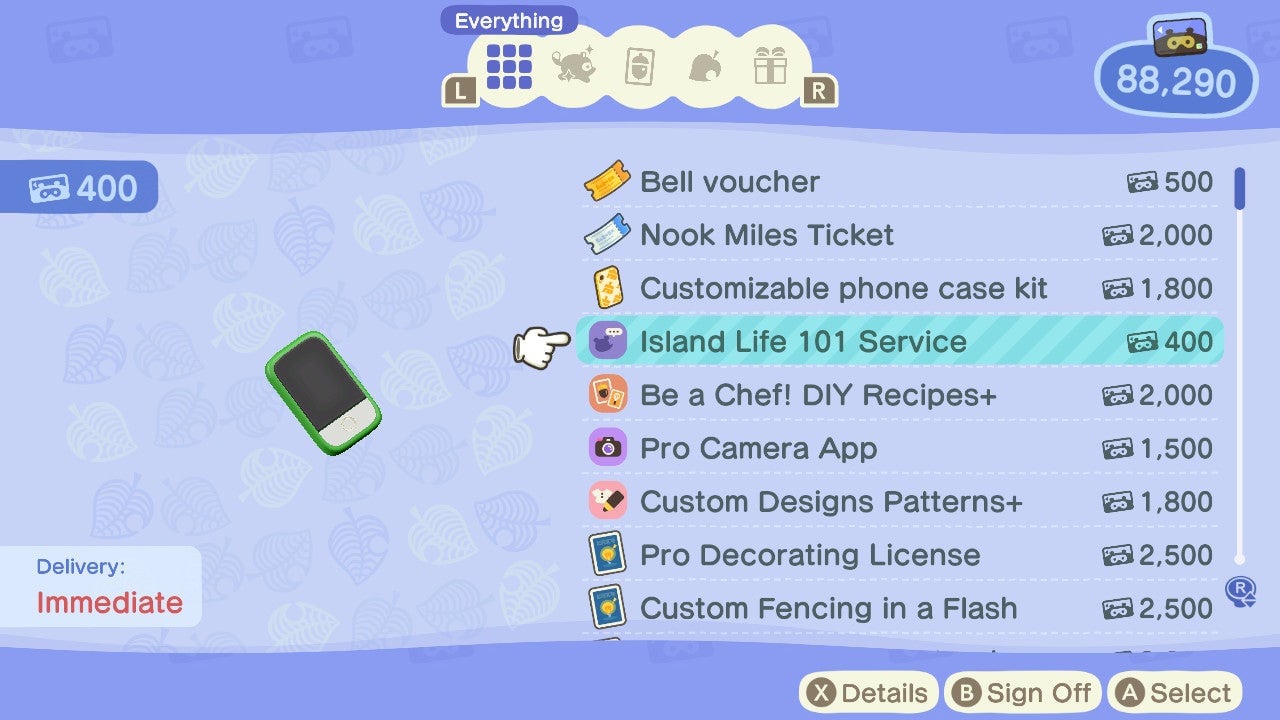Click the X Details button
1280x720 pixels.
(x=868, y=692)
